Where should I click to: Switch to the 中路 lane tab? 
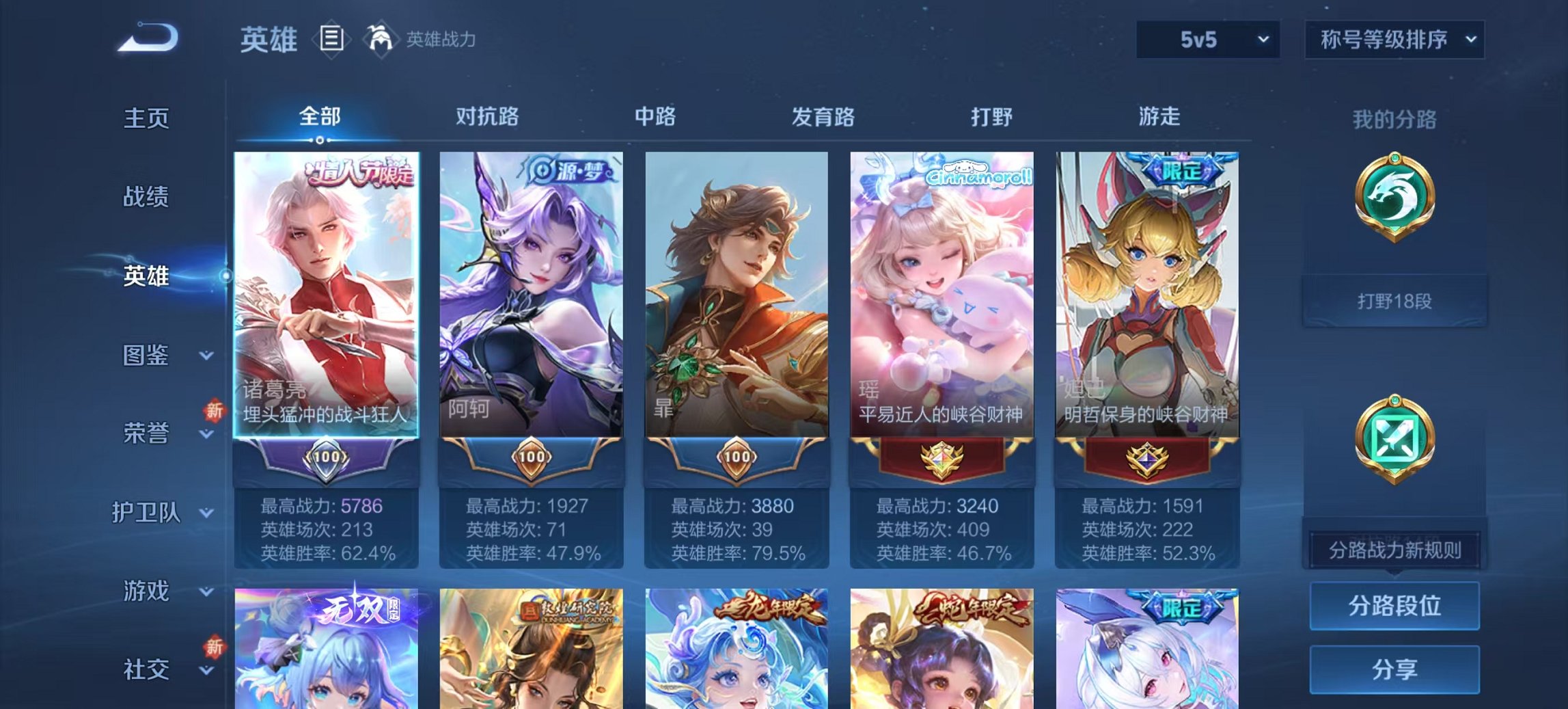[656, 116]
